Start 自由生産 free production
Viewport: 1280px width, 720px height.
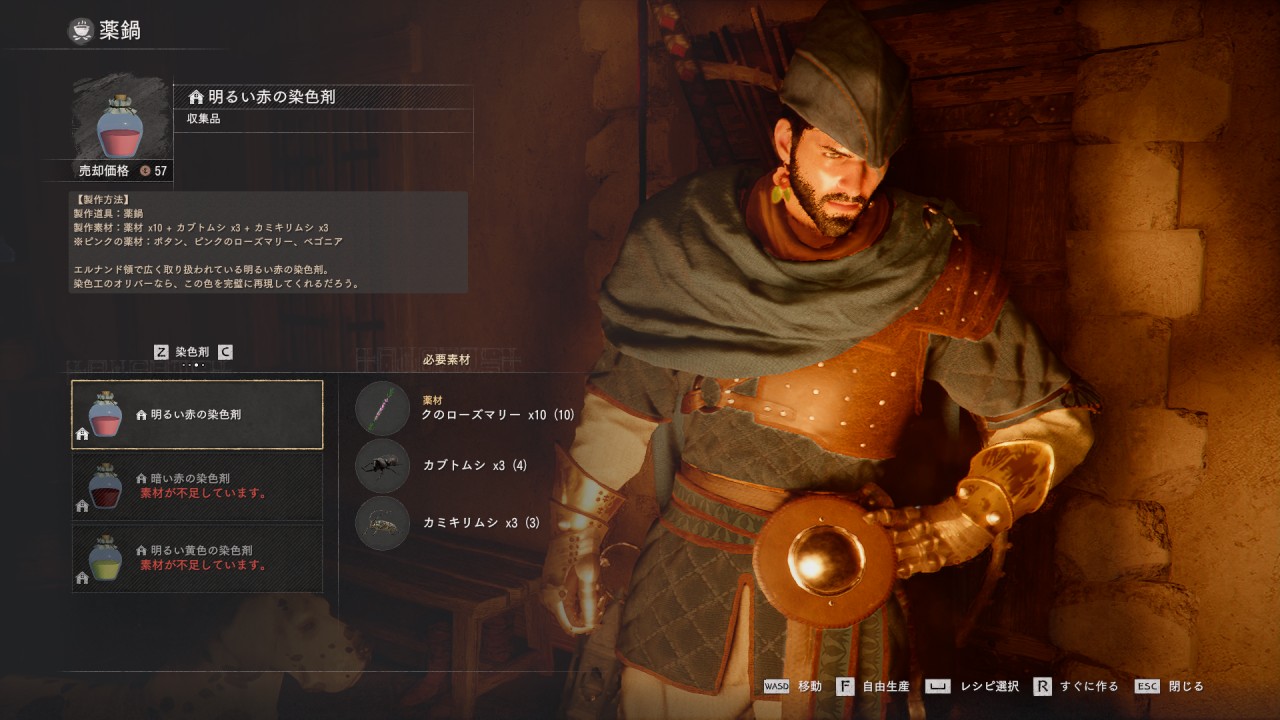(872, 687)
